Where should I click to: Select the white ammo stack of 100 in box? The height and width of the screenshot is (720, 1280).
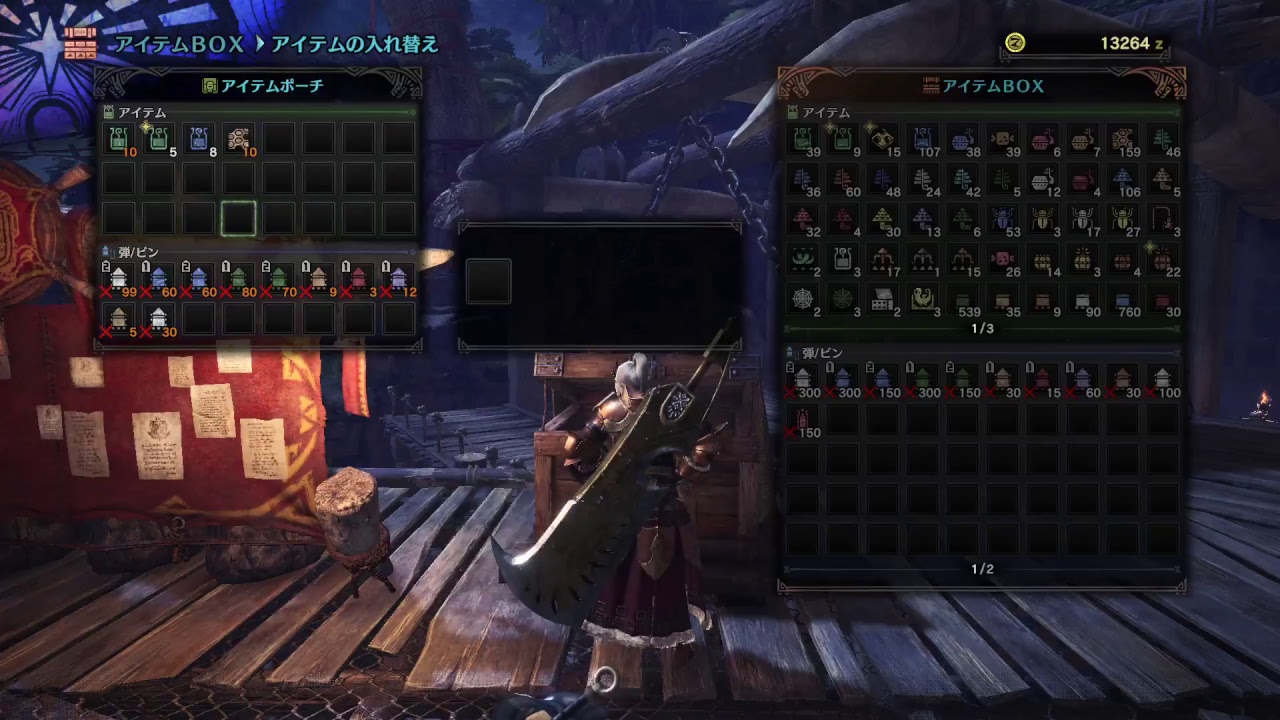pos(1163,379)
